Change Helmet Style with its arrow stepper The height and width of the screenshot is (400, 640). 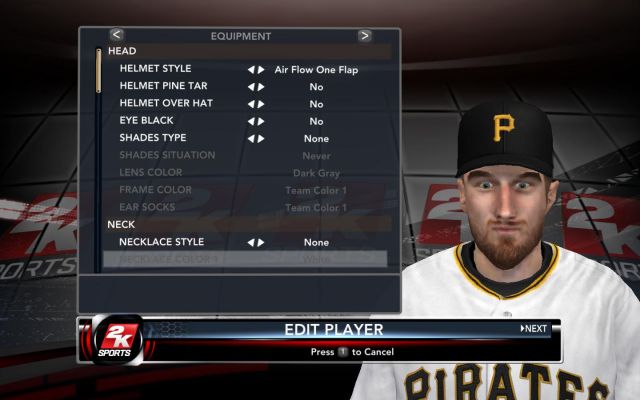[256, 70]
